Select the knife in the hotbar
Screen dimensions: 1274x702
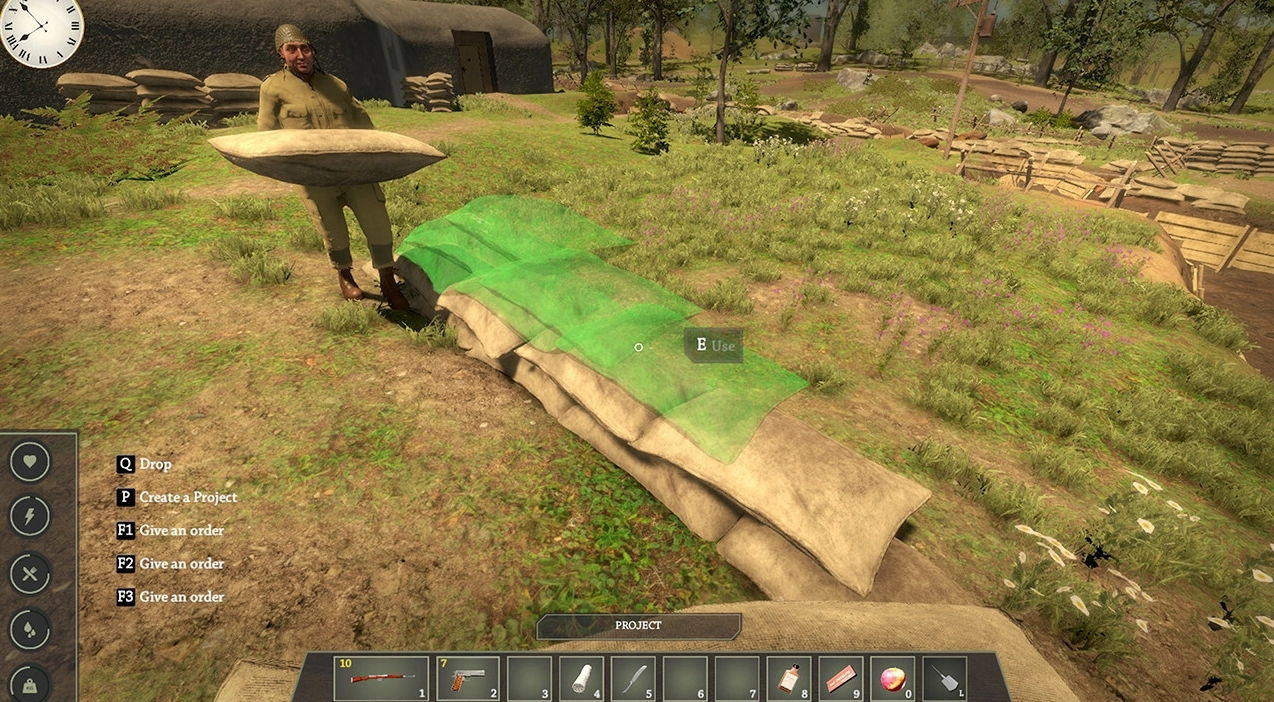[633, 678]
